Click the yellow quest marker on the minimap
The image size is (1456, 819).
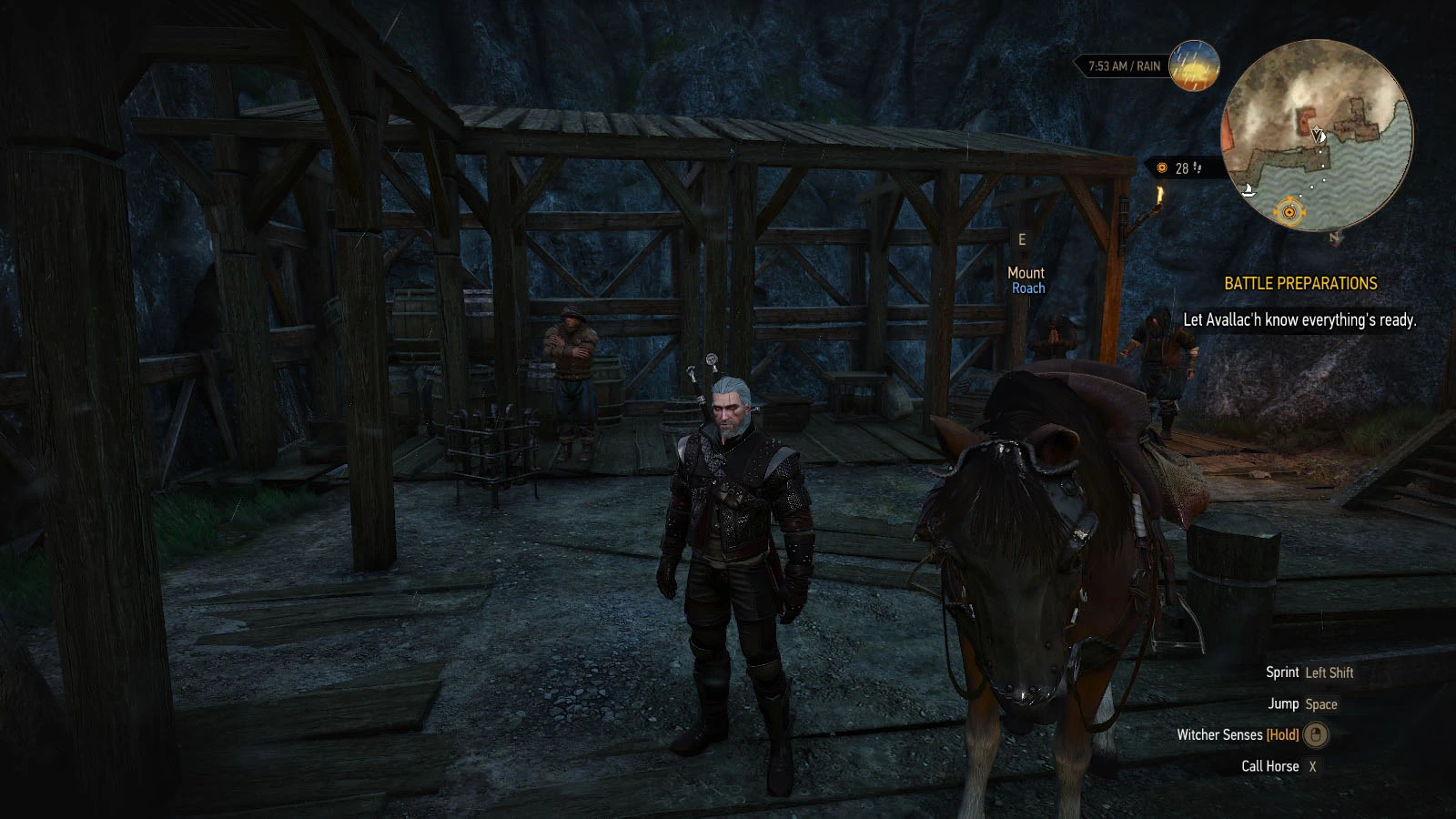click(1289, 212)
